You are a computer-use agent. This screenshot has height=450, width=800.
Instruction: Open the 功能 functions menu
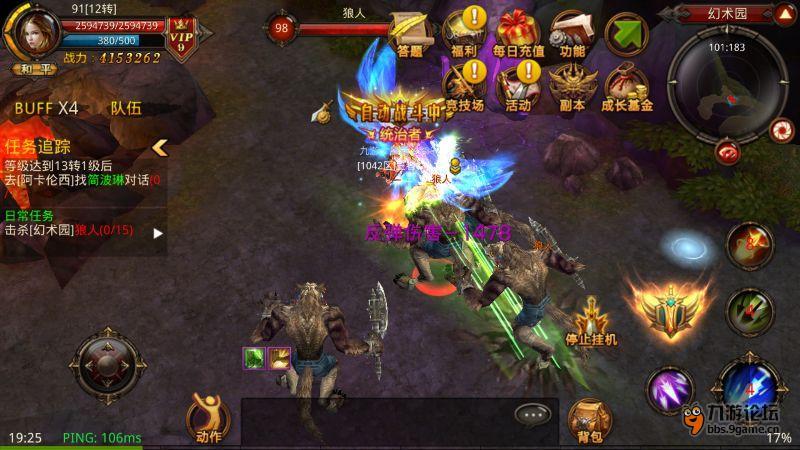click(x=572, y=30)
